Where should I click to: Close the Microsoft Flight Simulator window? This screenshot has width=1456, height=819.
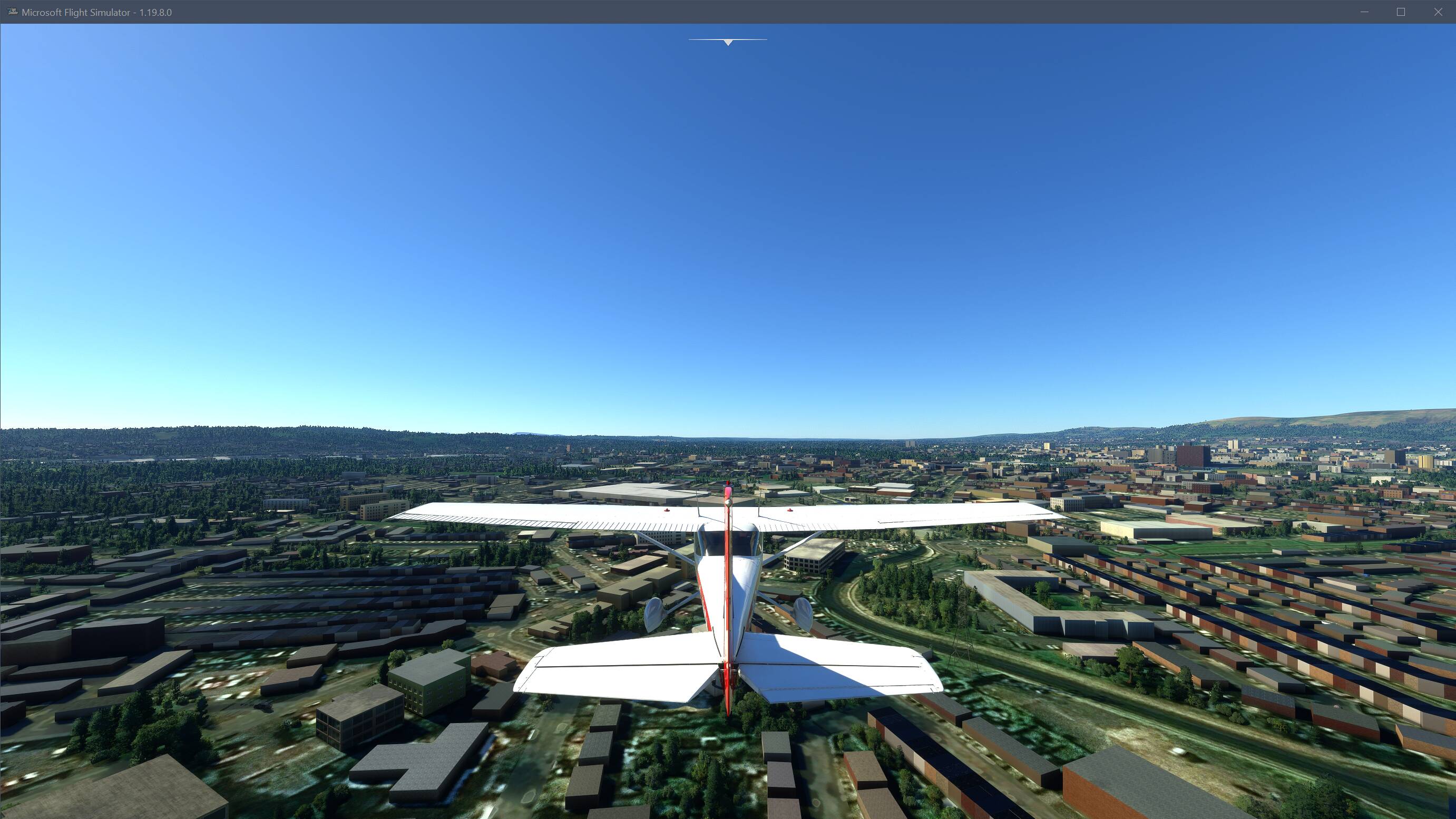[x=1438, y=11]
